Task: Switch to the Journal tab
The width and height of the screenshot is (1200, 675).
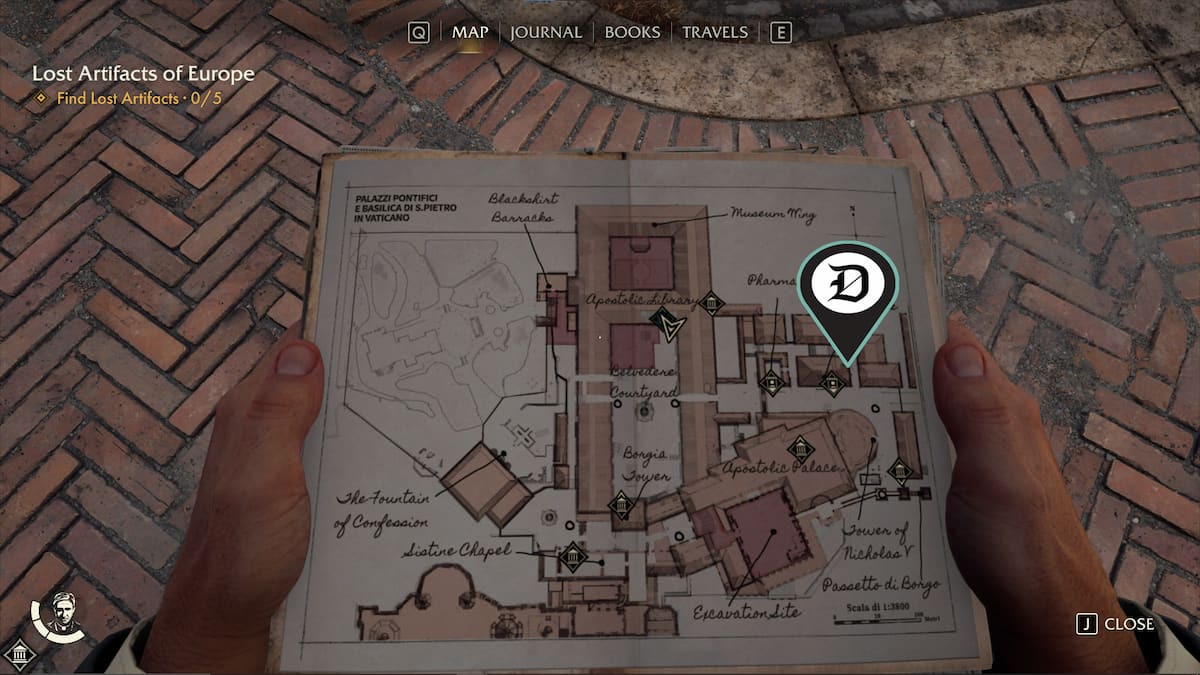Action: (545, 32)
